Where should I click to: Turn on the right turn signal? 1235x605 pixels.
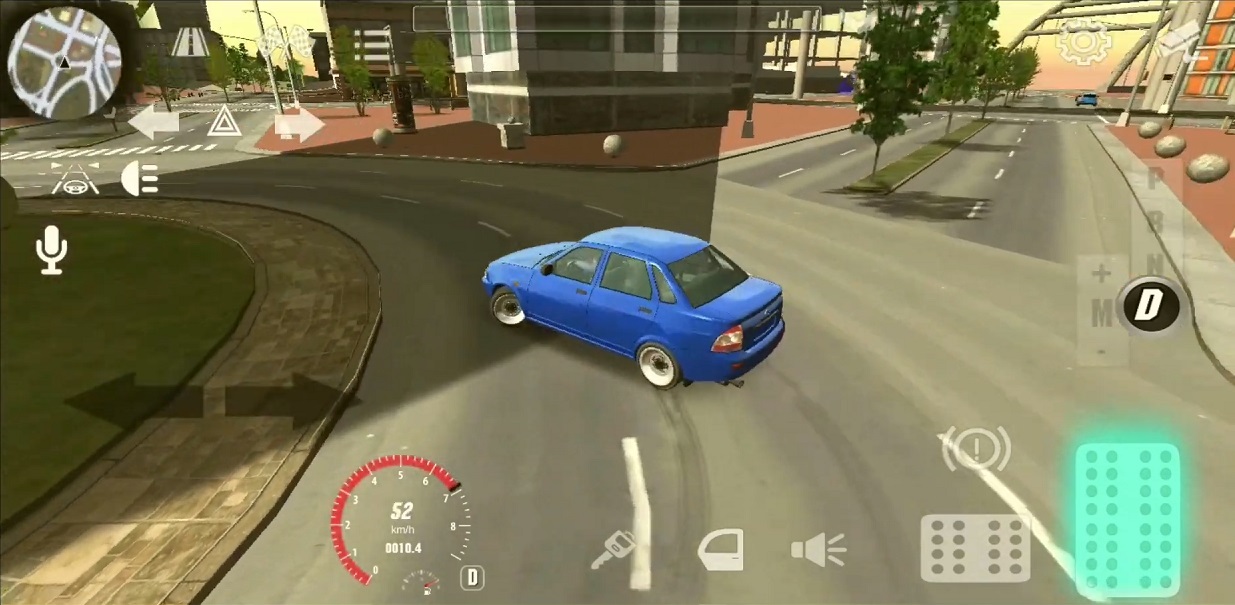(x=298, y=124)
